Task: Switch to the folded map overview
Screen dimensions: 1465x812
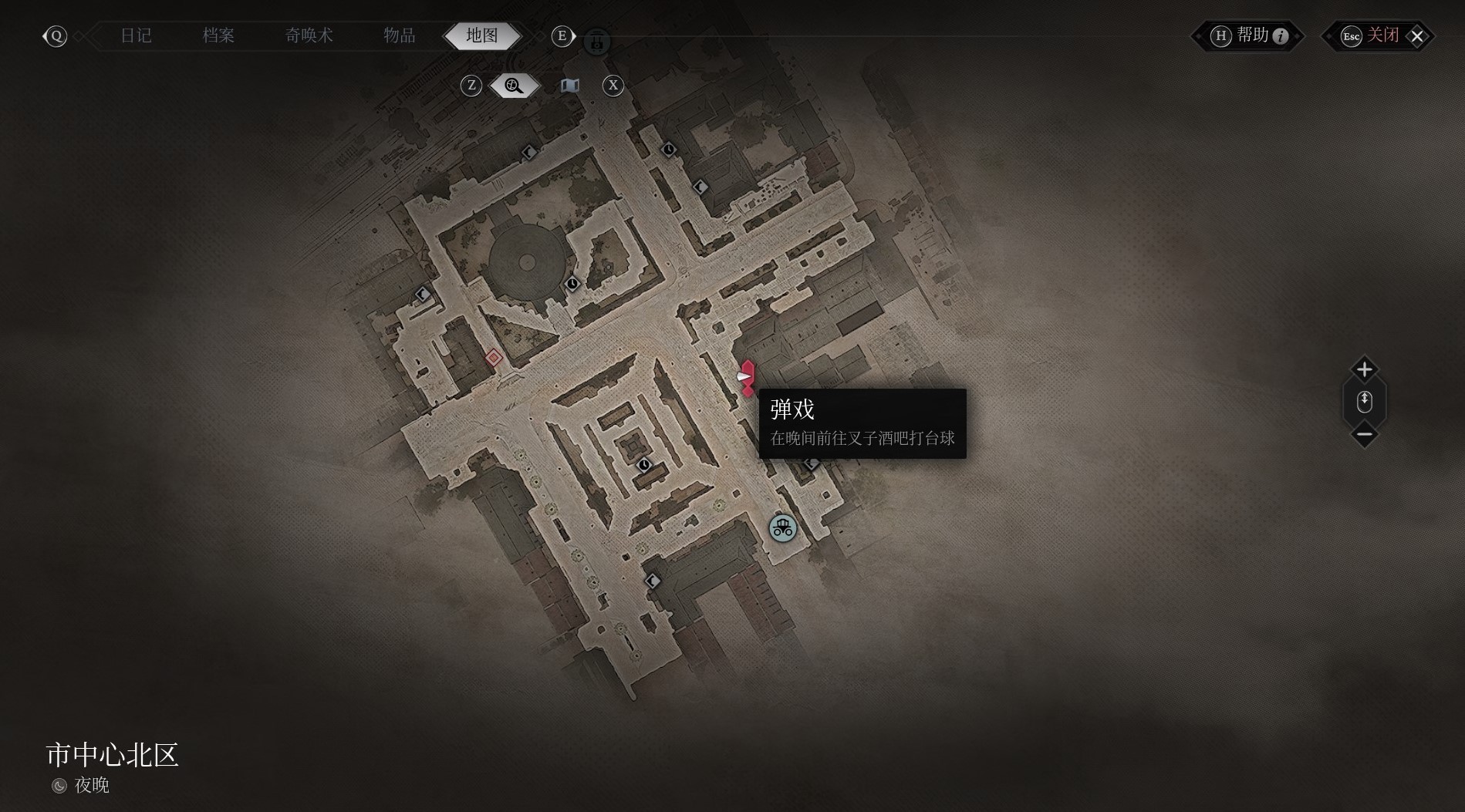Action: point(570,86)
